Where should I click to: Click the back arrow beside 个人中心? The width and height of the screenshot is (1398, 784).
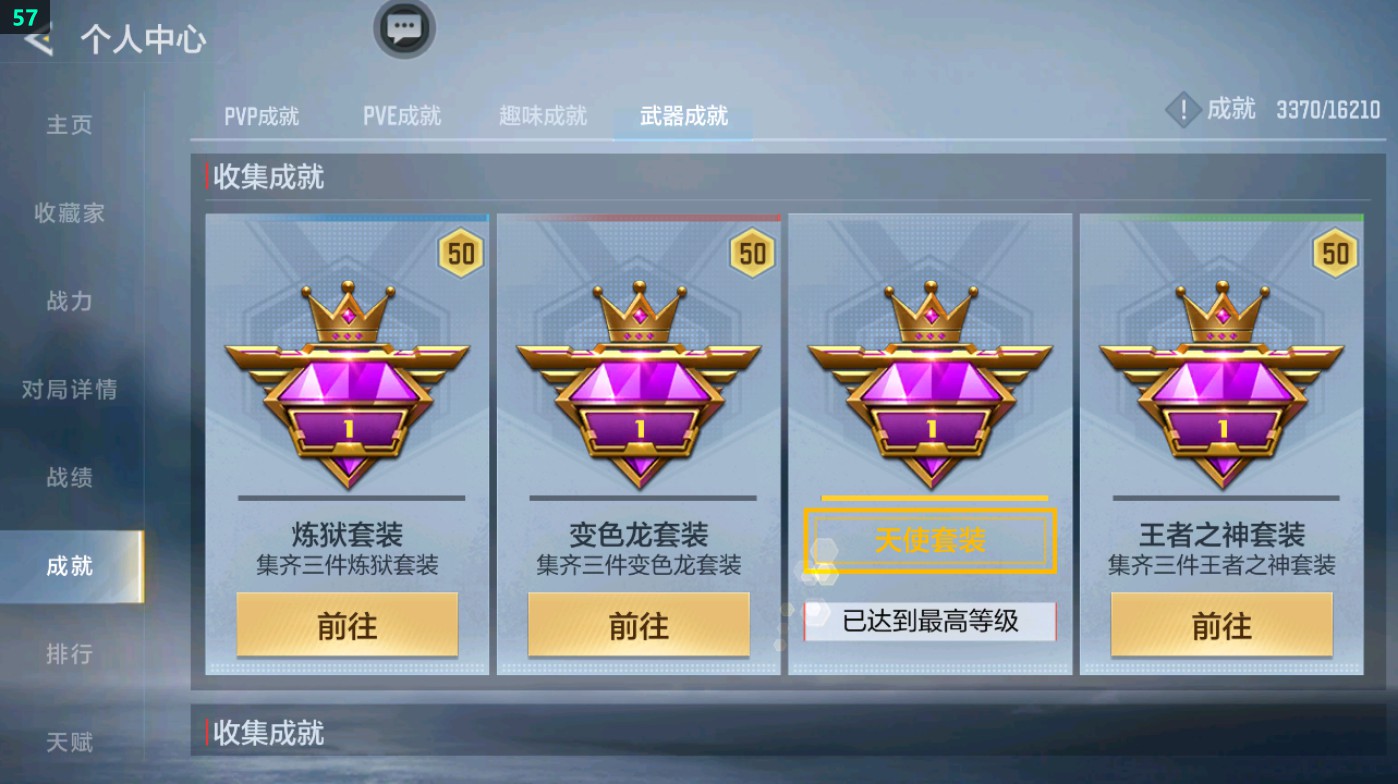pyautogui.click(x=36, y=40)
